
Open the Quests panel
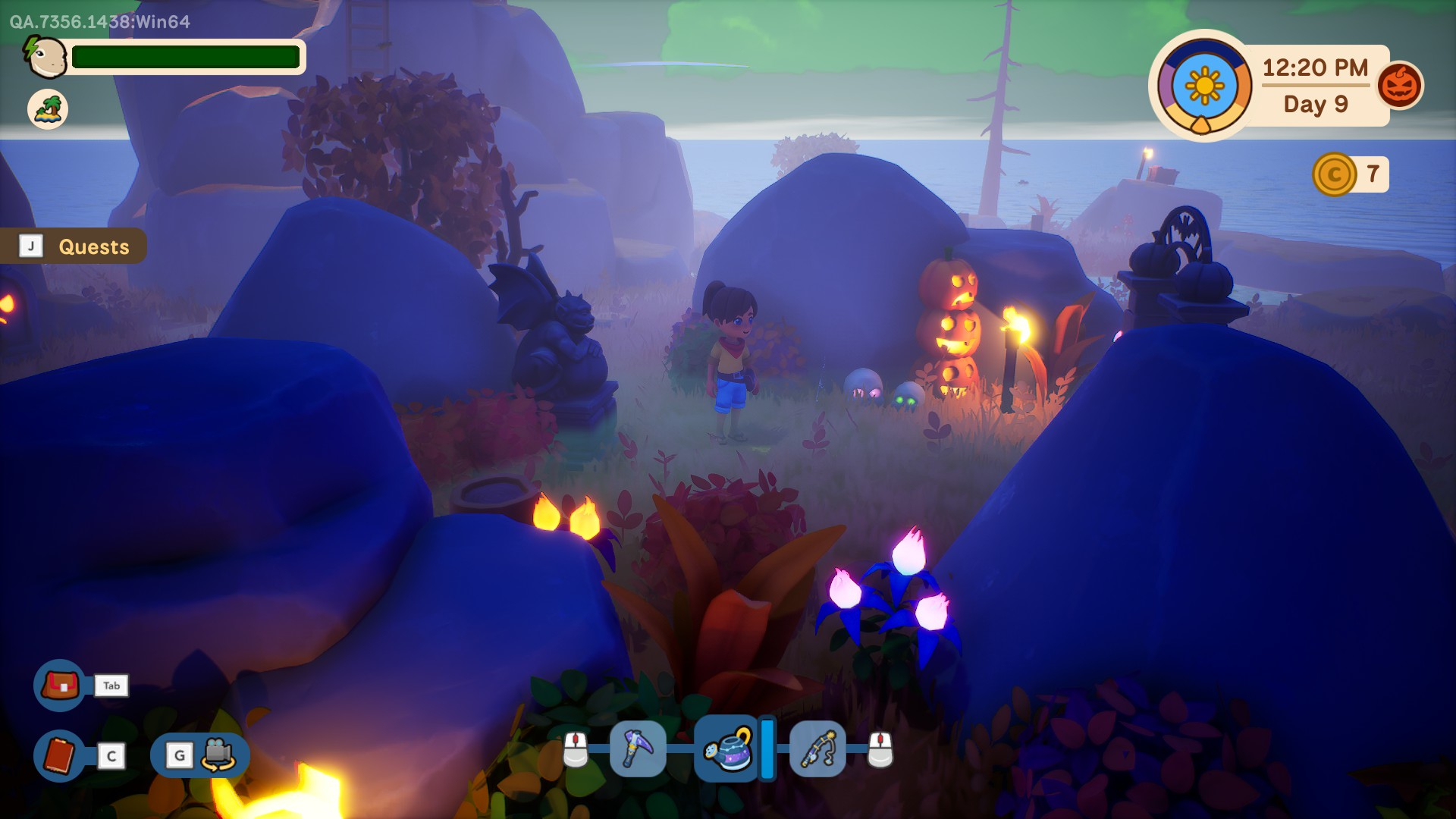[x=74, y=246]
